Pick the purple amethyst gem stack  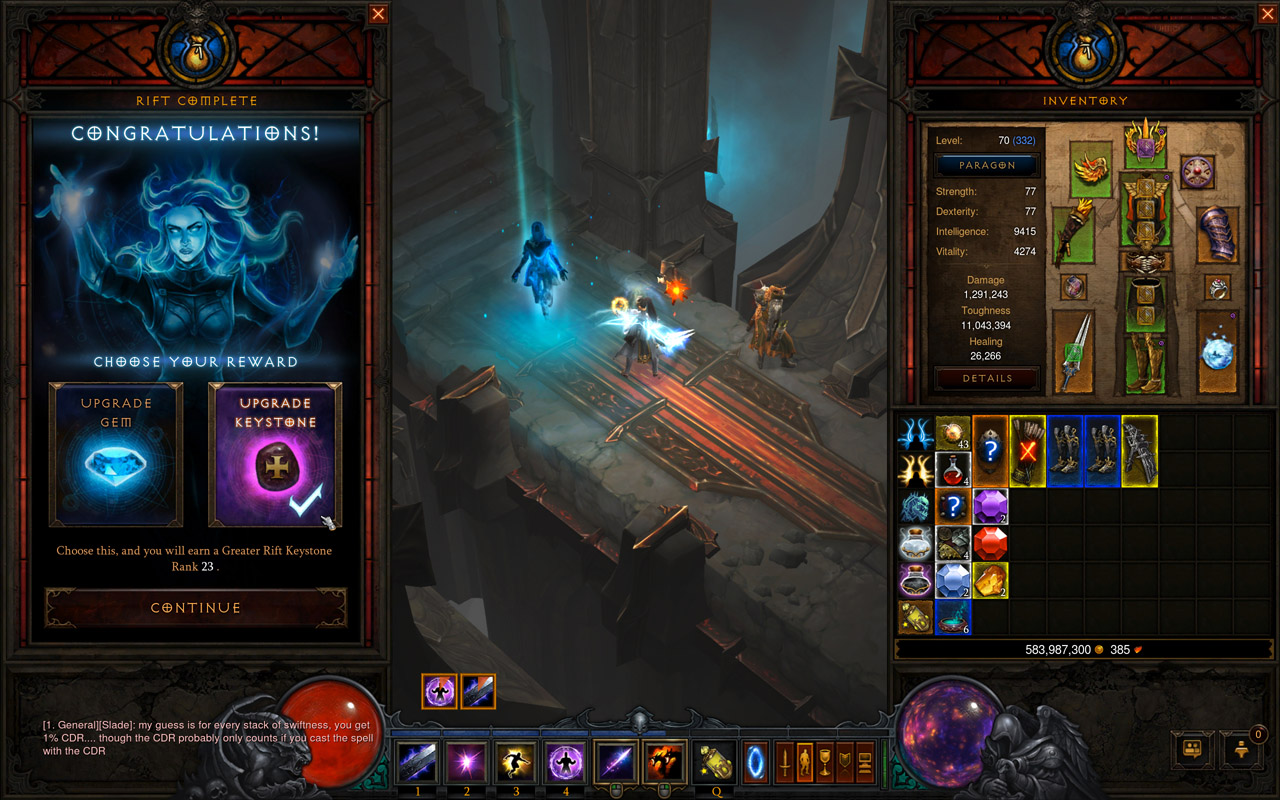pyautogui.click(x=990, y=507)
